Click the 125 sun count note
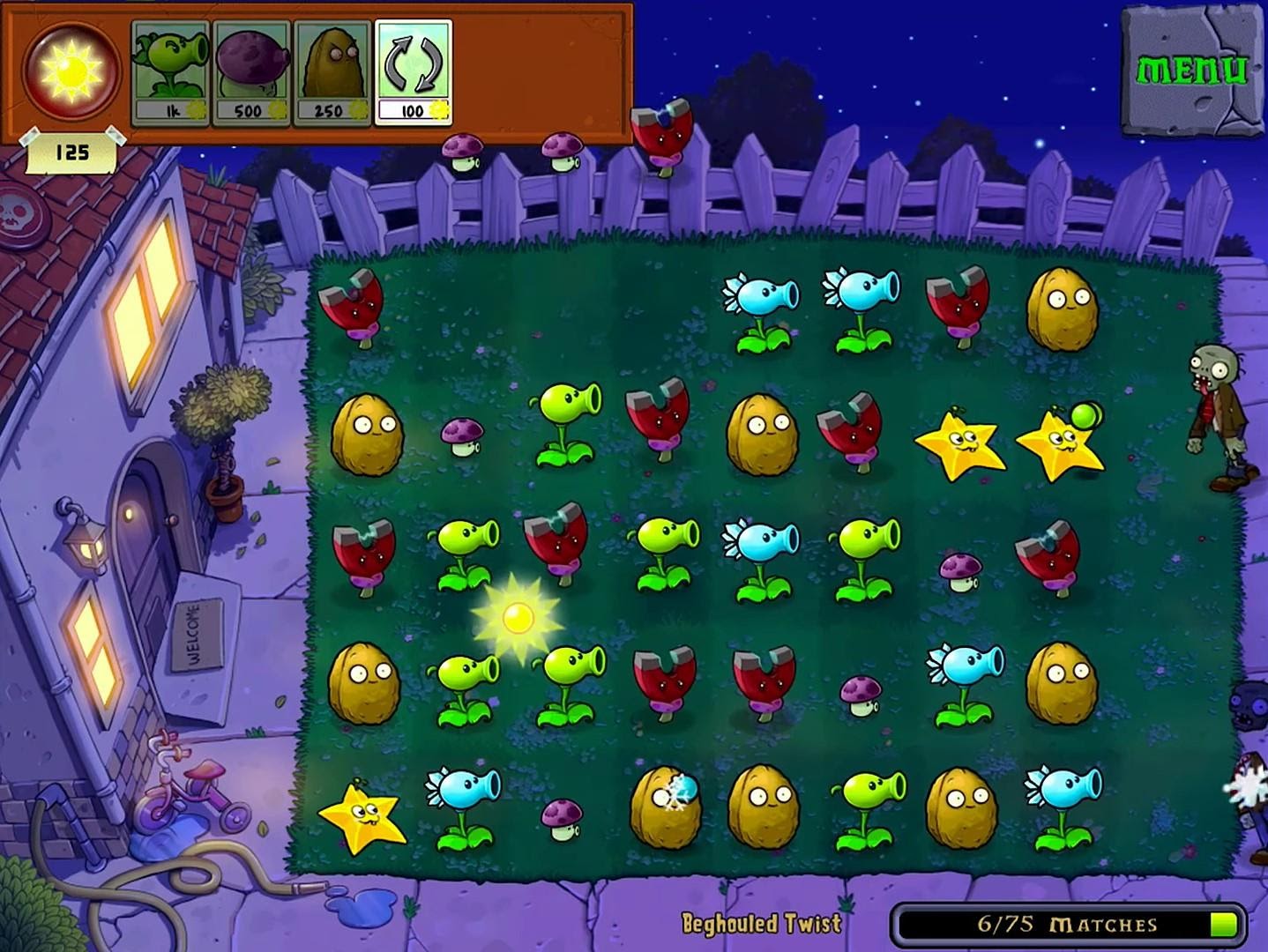This screenshot has height=952, width=1268. tap(72, 152)
